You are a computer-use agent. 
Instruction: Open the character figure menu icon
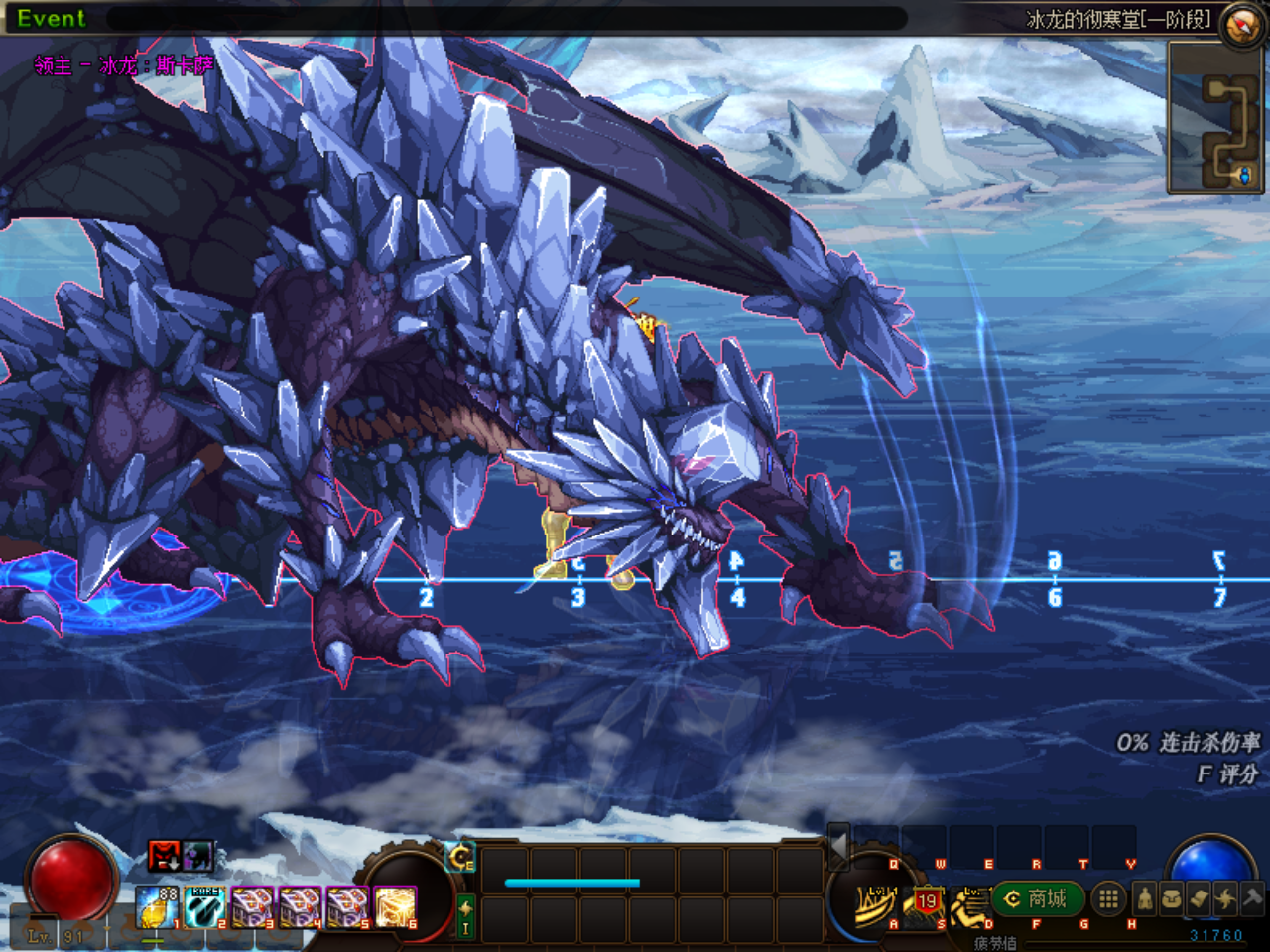pos(1145,899)
